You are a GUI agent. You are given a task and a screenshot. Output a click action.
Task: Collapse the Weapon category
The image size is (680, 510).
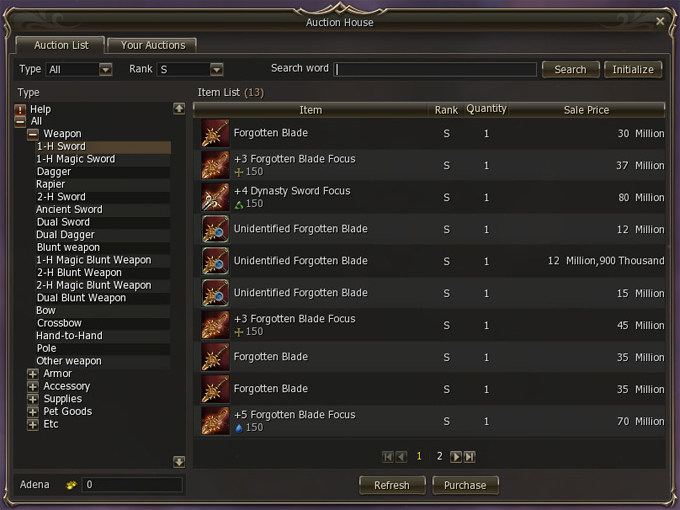[33, 134]
